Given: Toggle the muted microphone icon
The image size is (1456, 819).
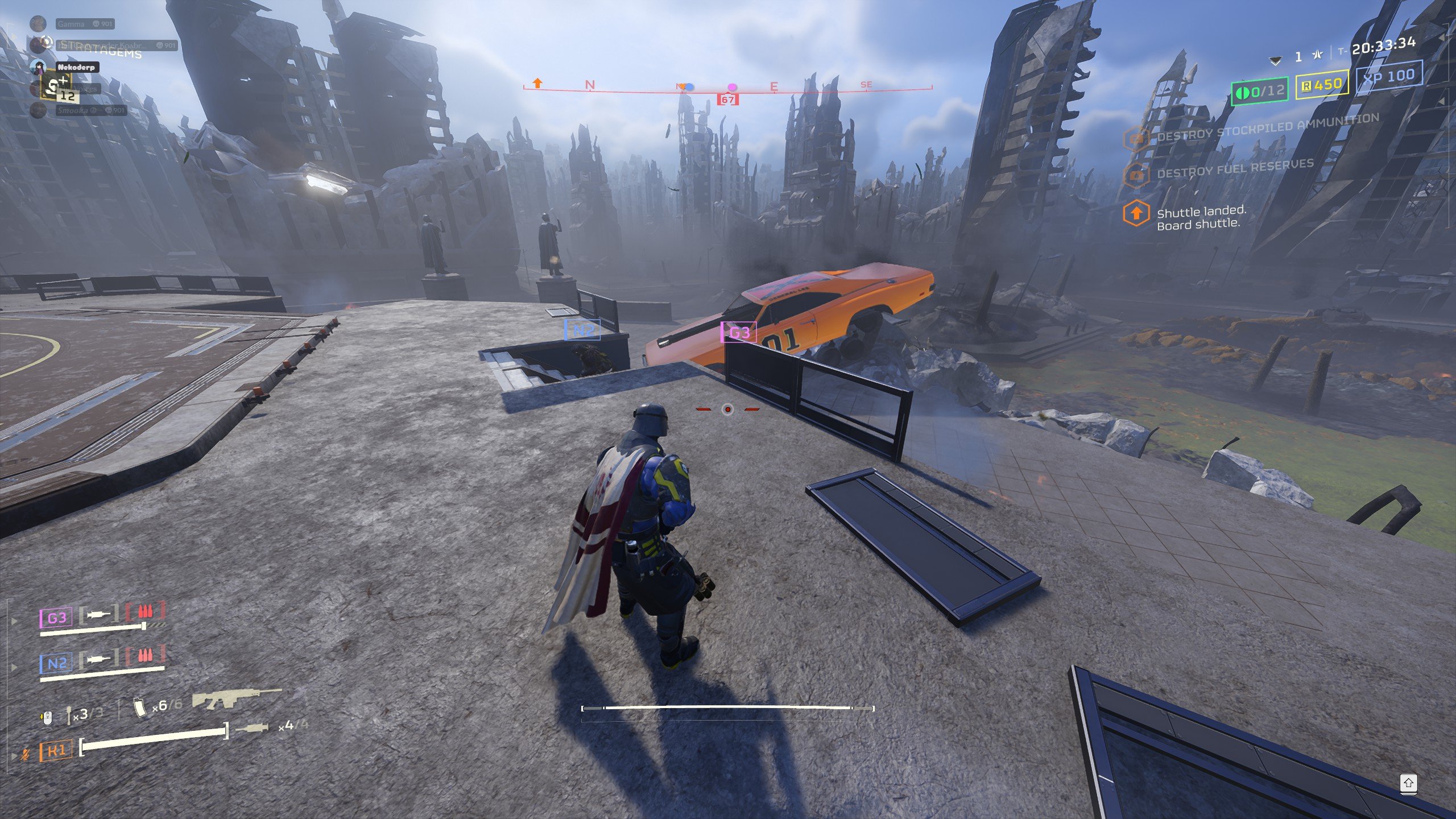Looking at the screenshot, I should tap(25, 755).
